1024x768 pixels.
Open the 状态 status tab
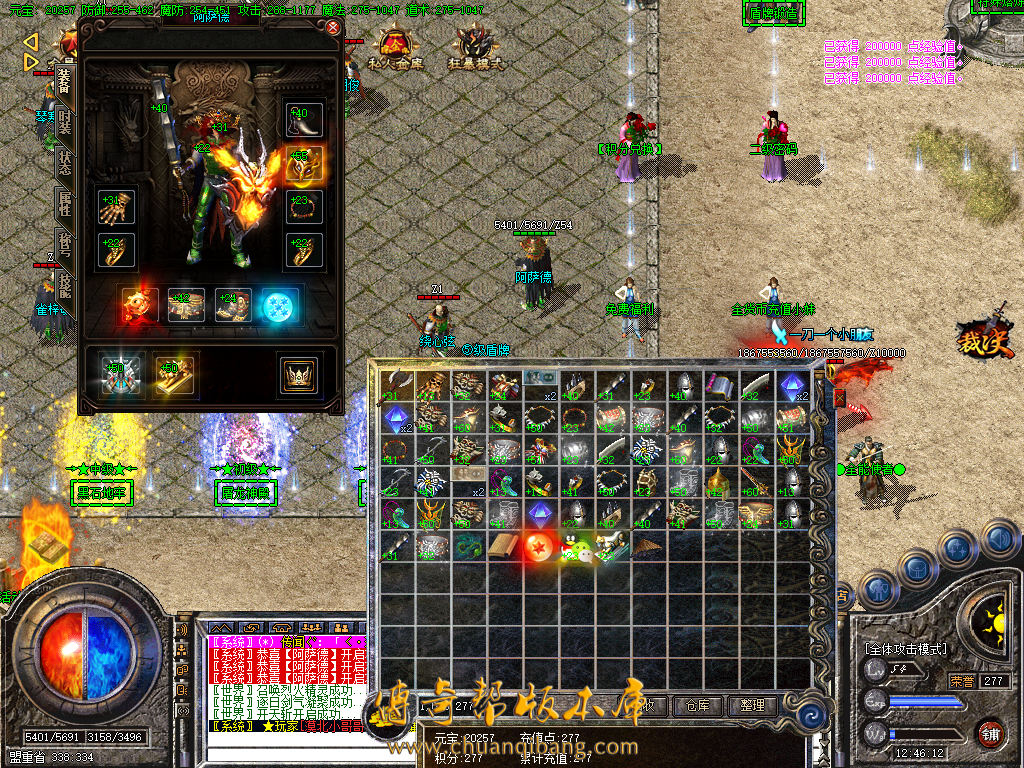point(64,165)
